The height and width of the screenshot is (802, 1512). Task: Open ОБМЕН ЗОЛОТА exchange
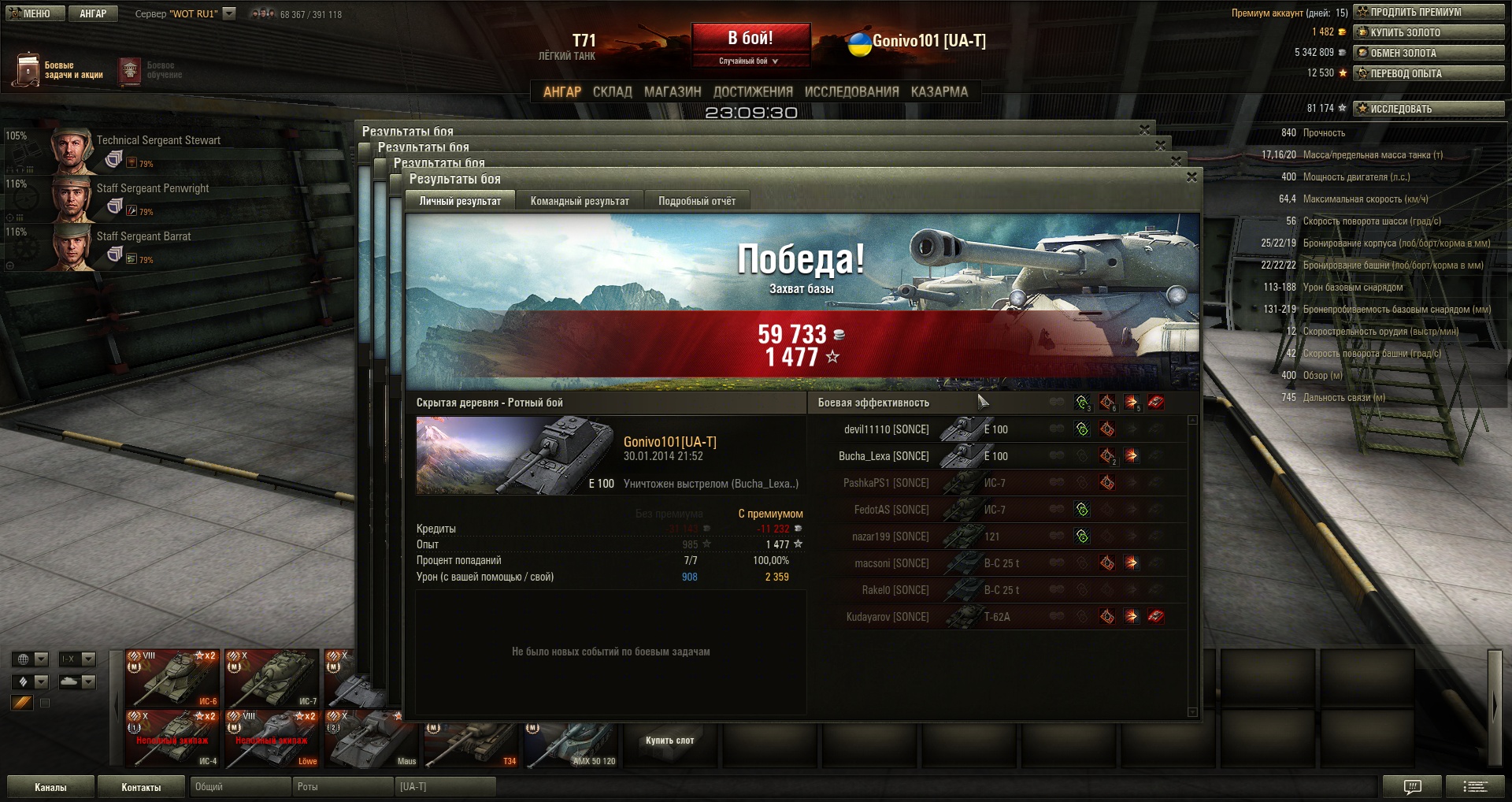[x=1429, y=53]
